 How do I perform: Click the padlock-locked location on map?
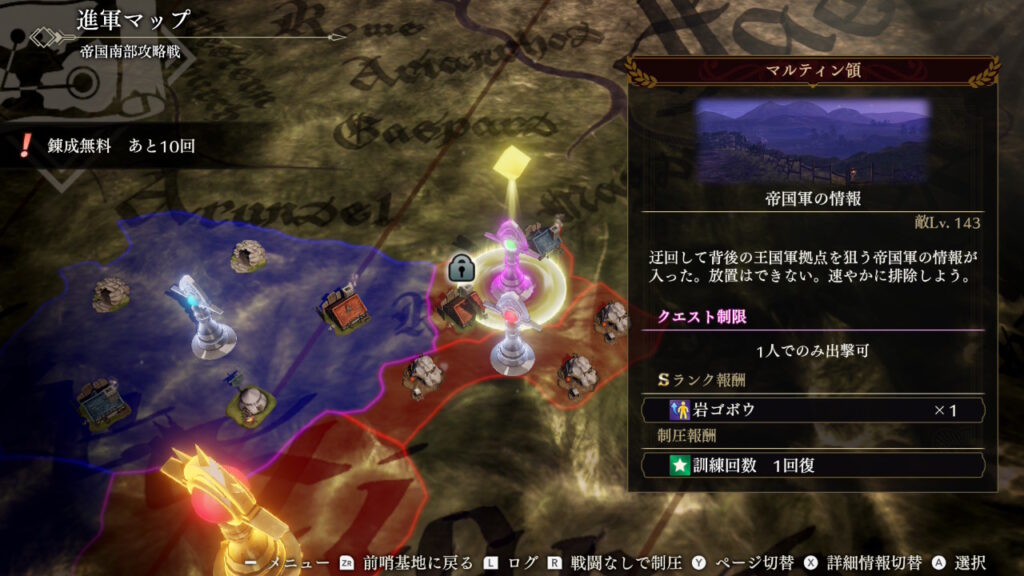tap(460, 268)
